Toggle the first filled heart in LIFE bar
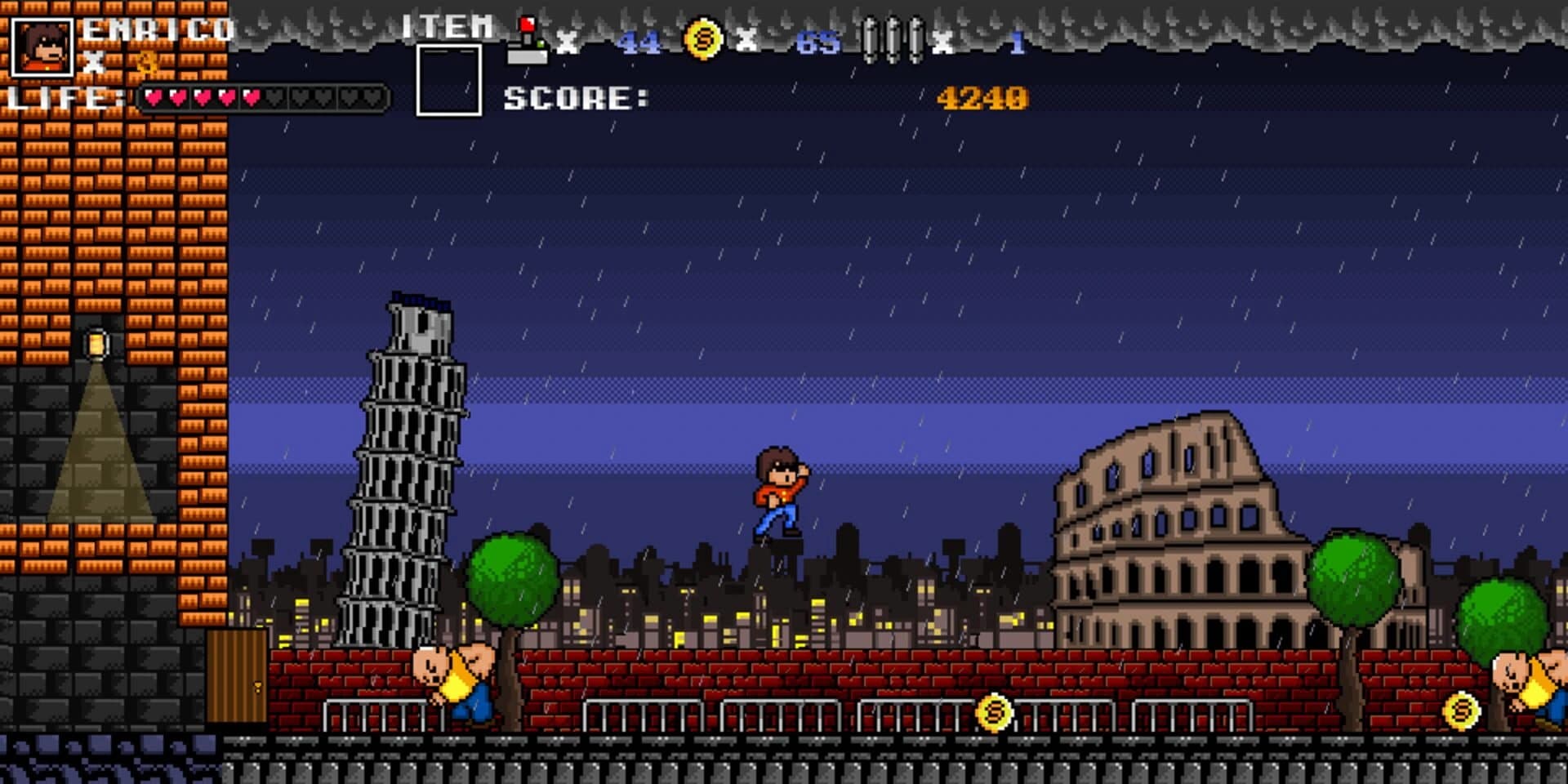The width and height of the screenshot is (1568, 784). click(152, 96)
